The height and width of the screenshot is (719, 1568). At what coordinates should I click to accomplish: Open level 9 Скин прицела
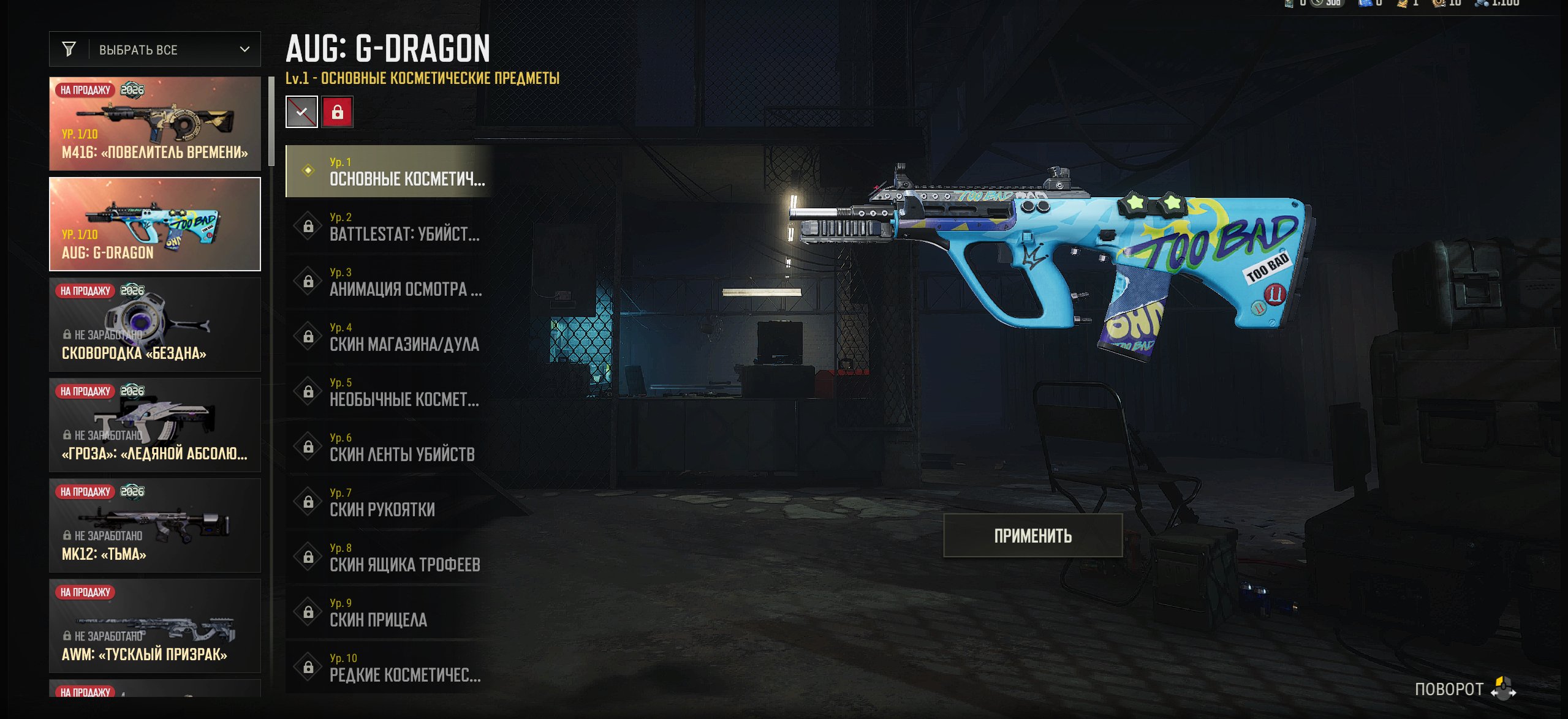(x=390, y=612)
